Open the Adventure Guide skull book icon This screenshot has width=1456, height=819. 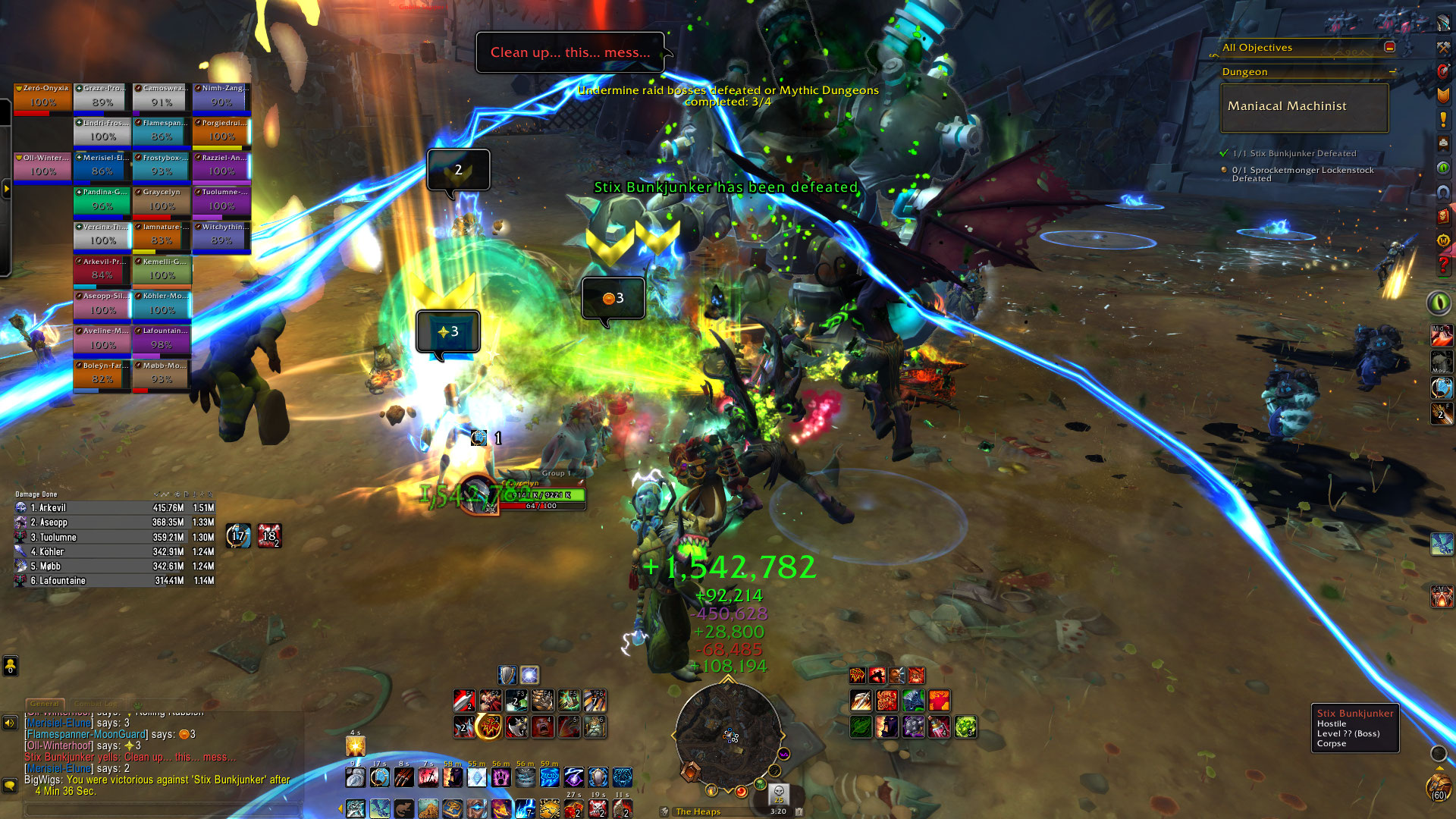click(x=1443, y=217)
